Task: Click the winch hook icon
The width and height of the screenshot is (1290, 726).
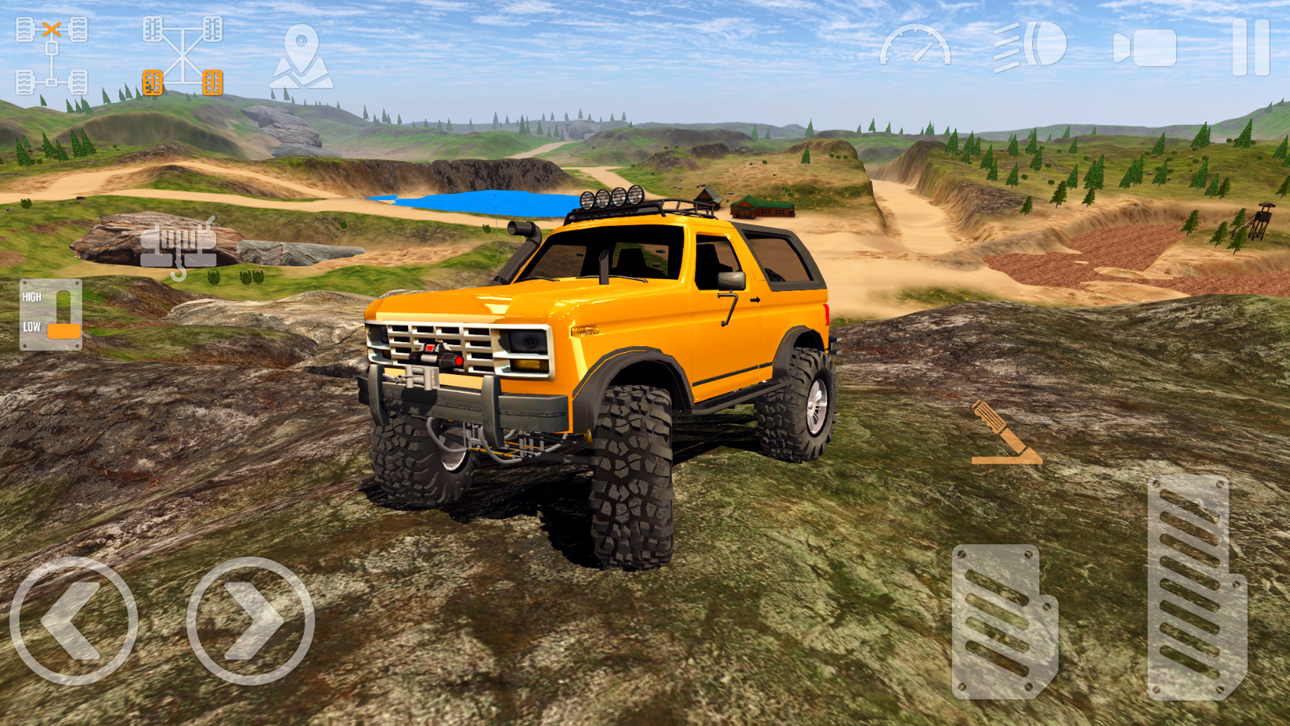Action: (180, 243)
